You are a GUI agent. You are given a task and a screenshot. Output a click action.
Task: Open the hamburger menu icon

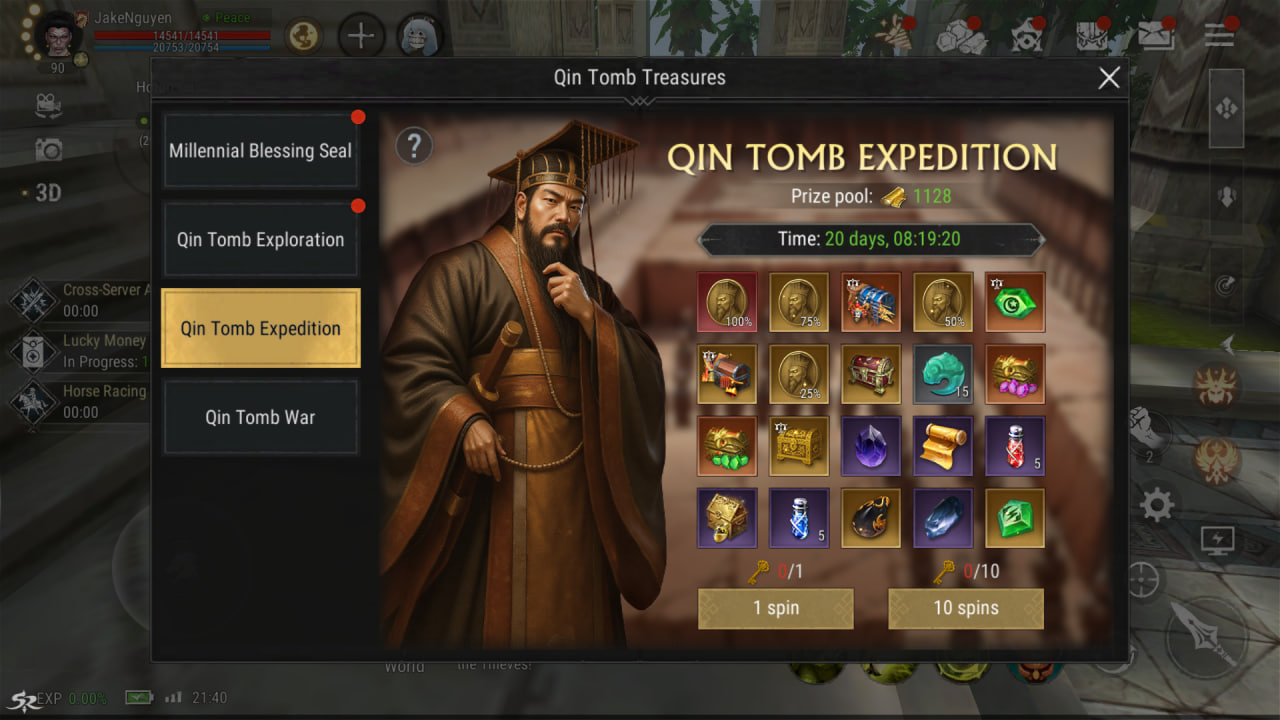[x=1218, y=35]
